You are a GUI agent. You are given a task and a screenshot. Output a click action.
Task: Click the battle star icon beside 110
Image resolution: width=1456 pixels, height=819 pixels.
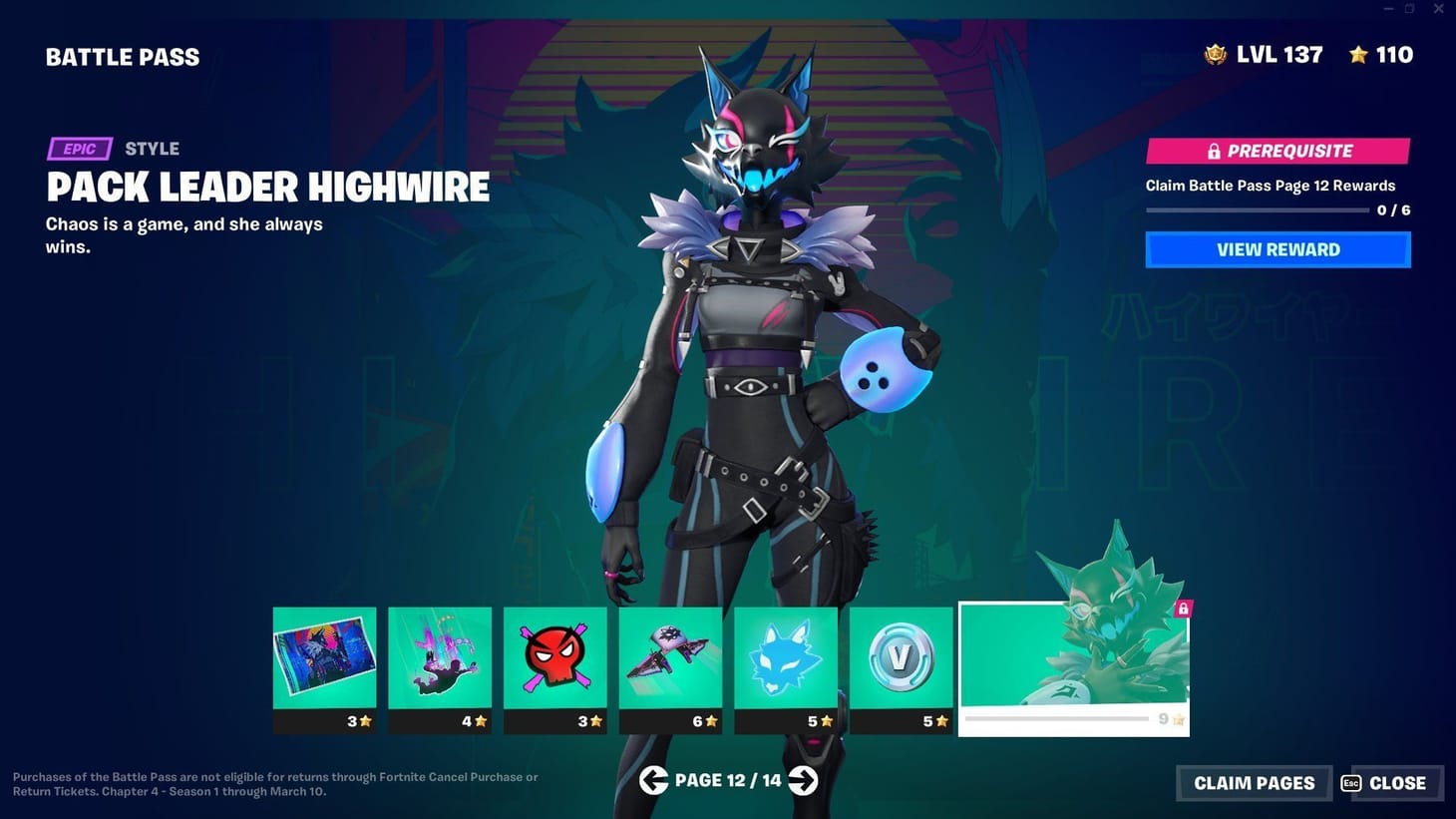tap(1359, 55)
